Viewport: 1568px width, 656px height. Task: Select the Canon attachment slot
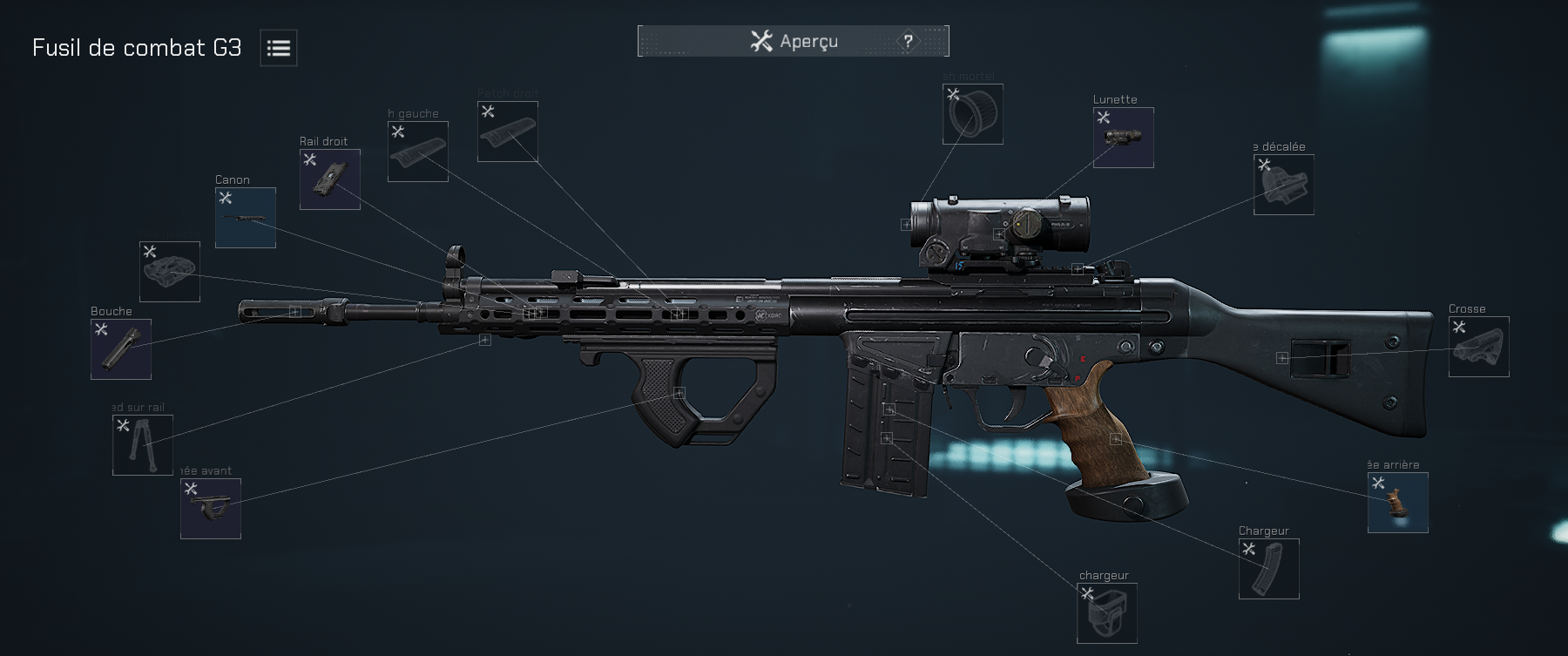pos(245,216)
